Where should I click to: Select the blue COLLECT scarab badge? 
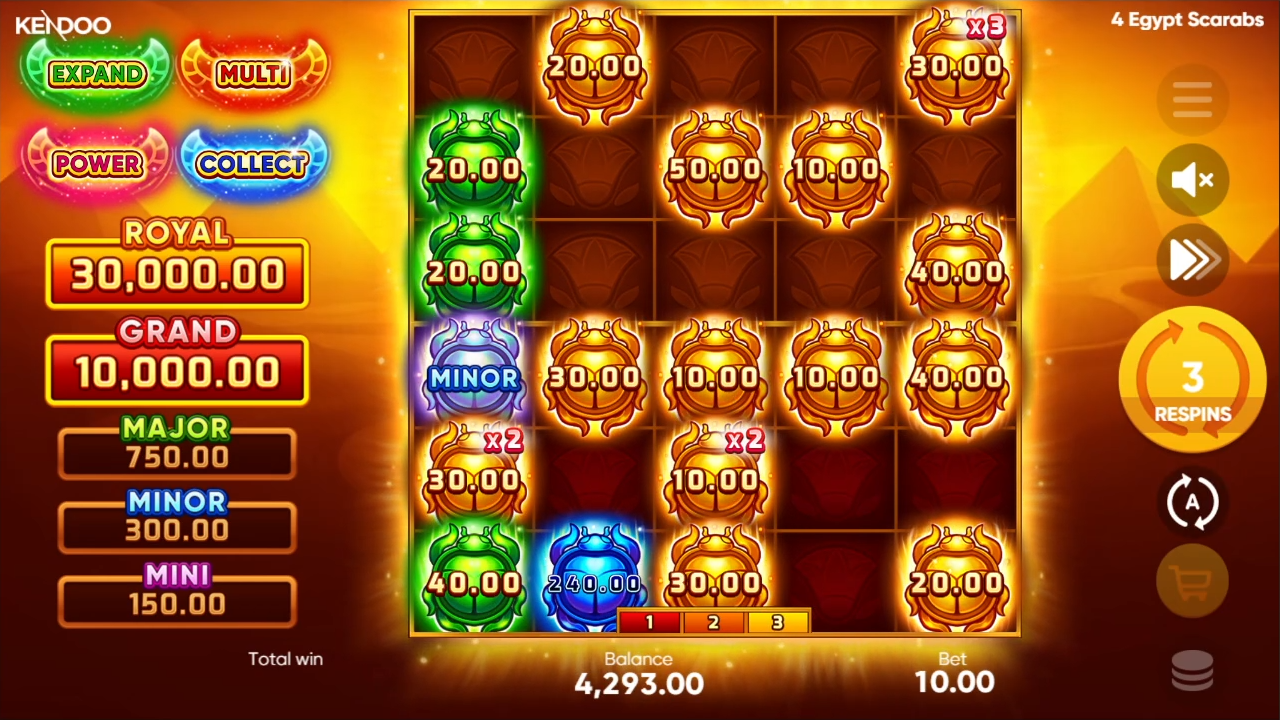[253, 163]
